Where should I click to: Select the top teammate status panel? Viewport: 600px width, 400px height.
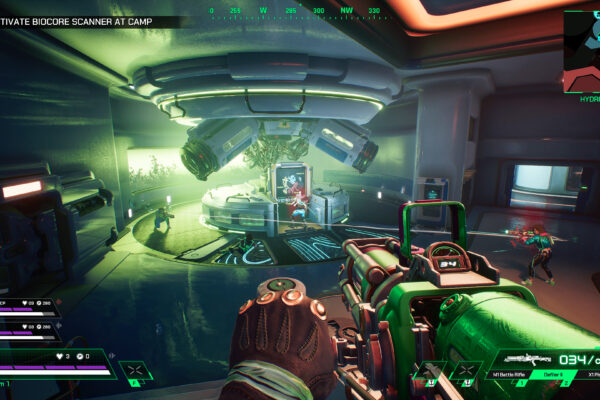pyautogui.click(x=28, y=305)
